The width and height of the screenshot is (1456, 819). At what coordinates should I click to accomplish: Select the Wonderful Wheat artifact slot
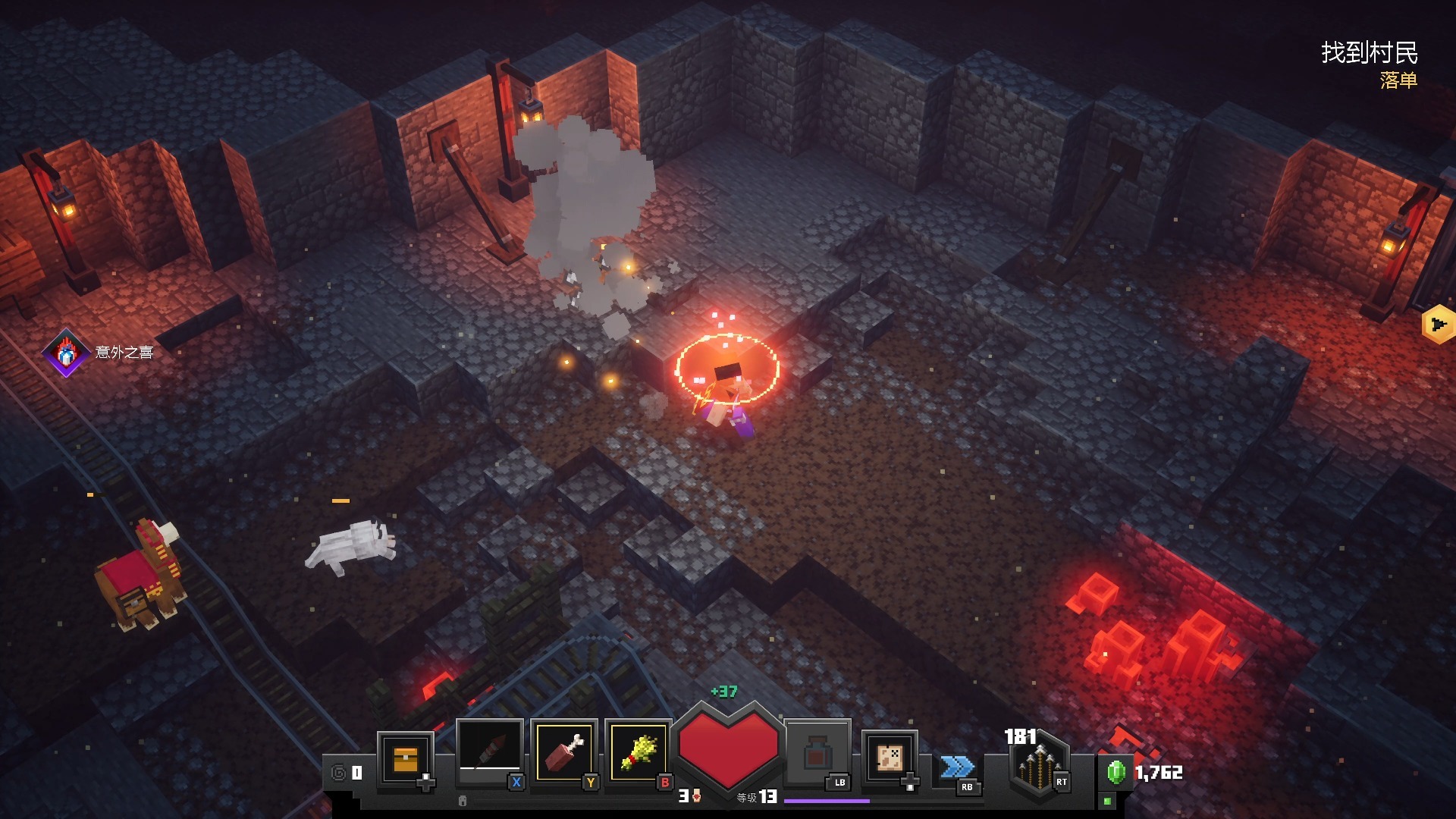tap(639, 752)
